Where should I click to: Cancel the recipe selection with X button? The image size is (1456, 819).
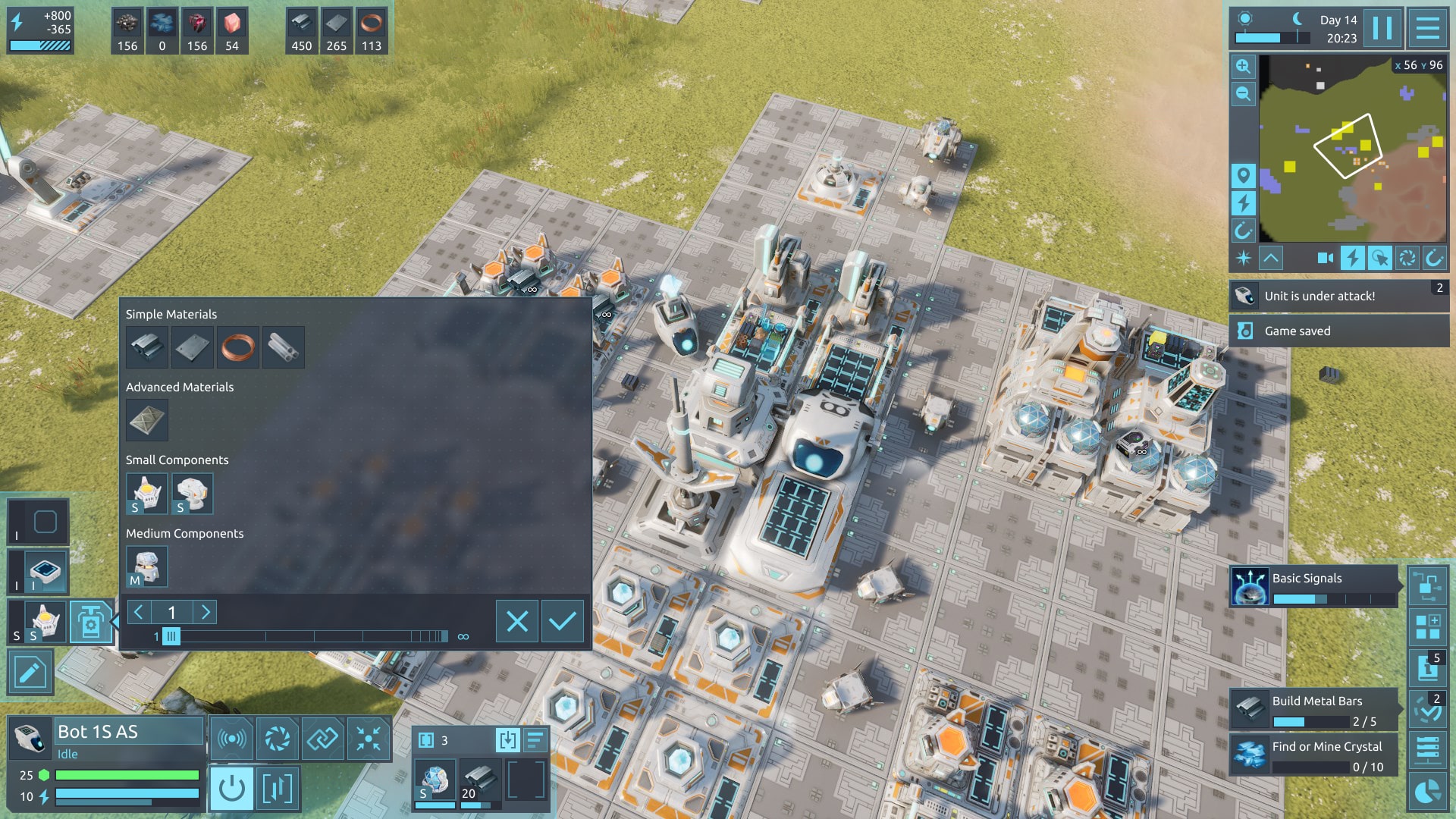(517, 622)
